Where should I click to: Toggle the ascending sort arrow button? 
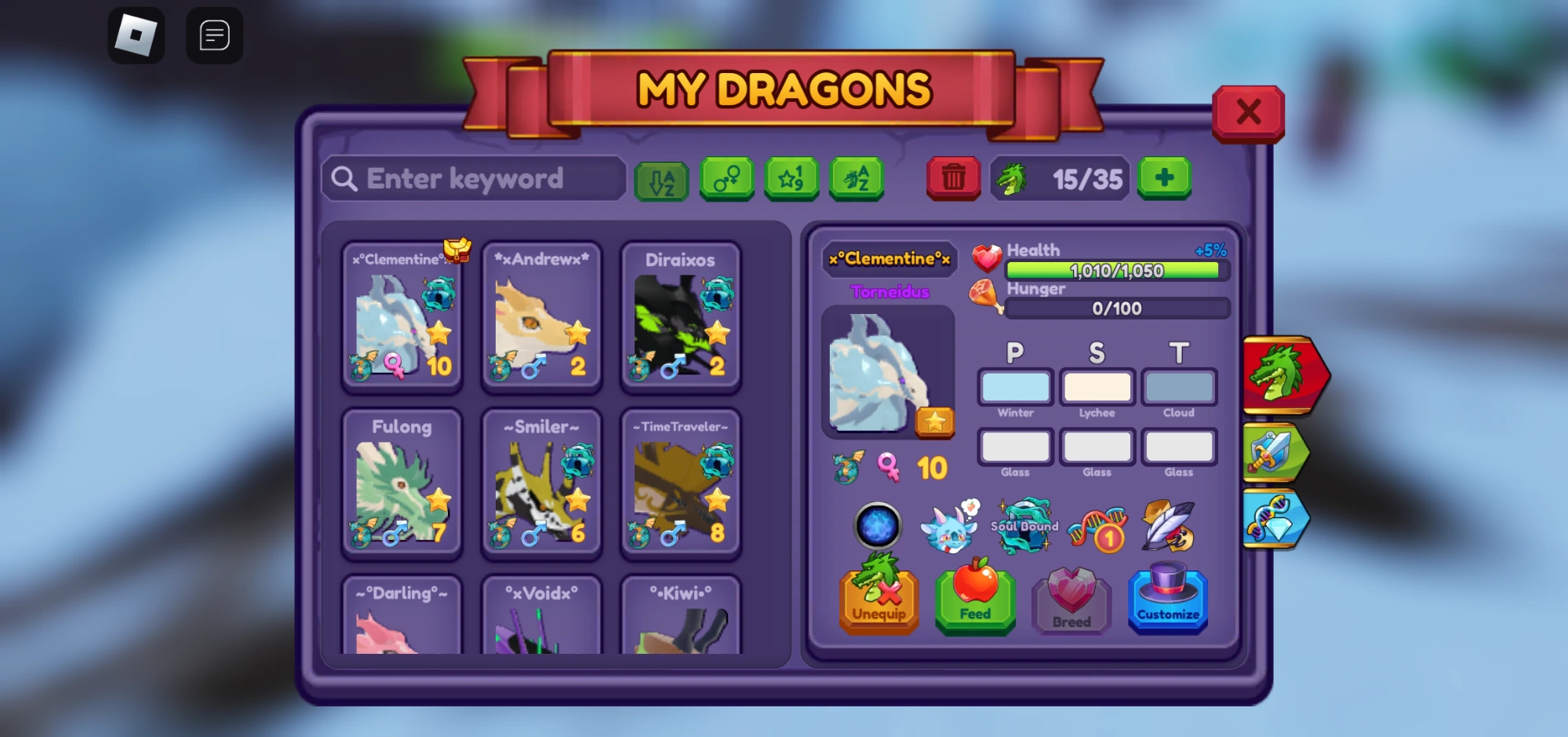(x=661, y=179)
